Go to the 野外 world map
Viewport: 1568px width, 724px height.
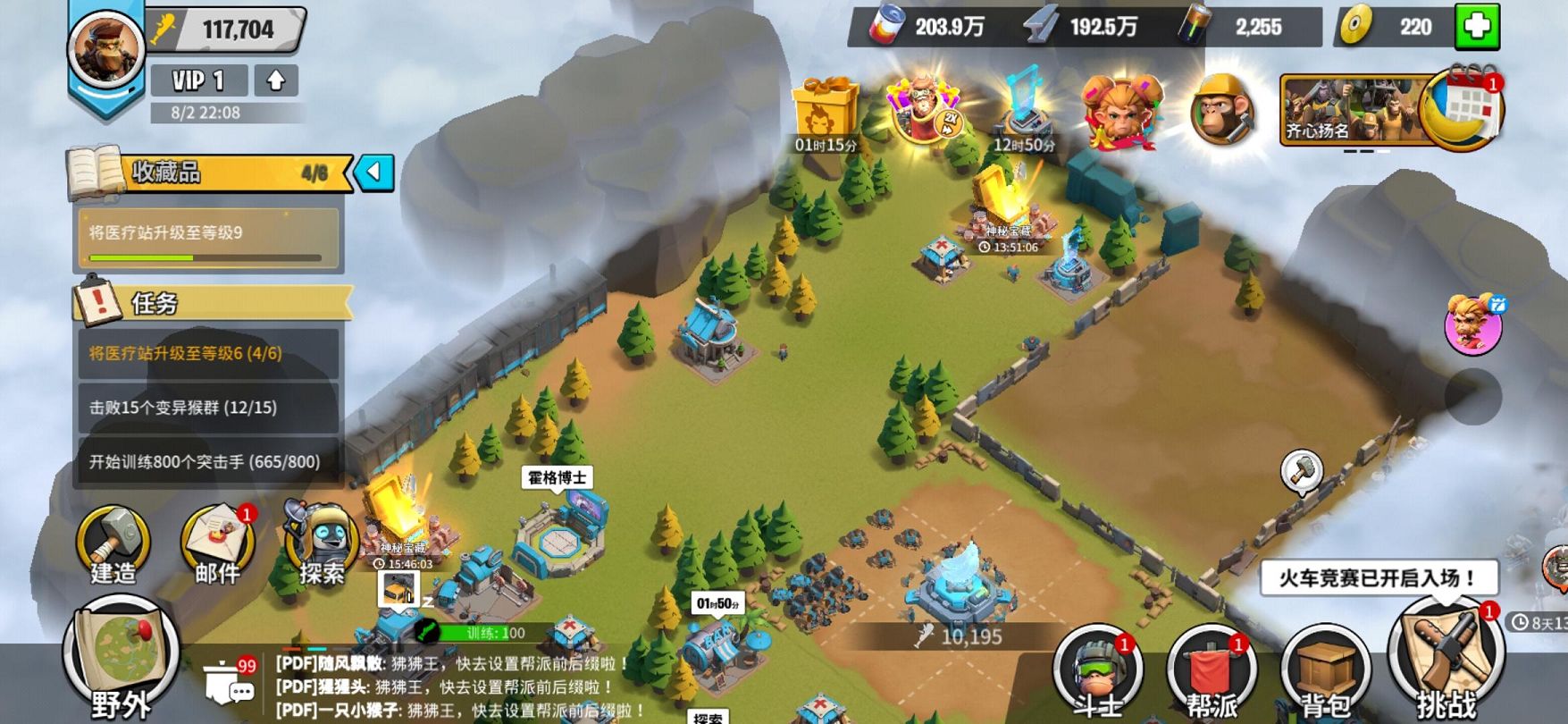pos(121,661)
